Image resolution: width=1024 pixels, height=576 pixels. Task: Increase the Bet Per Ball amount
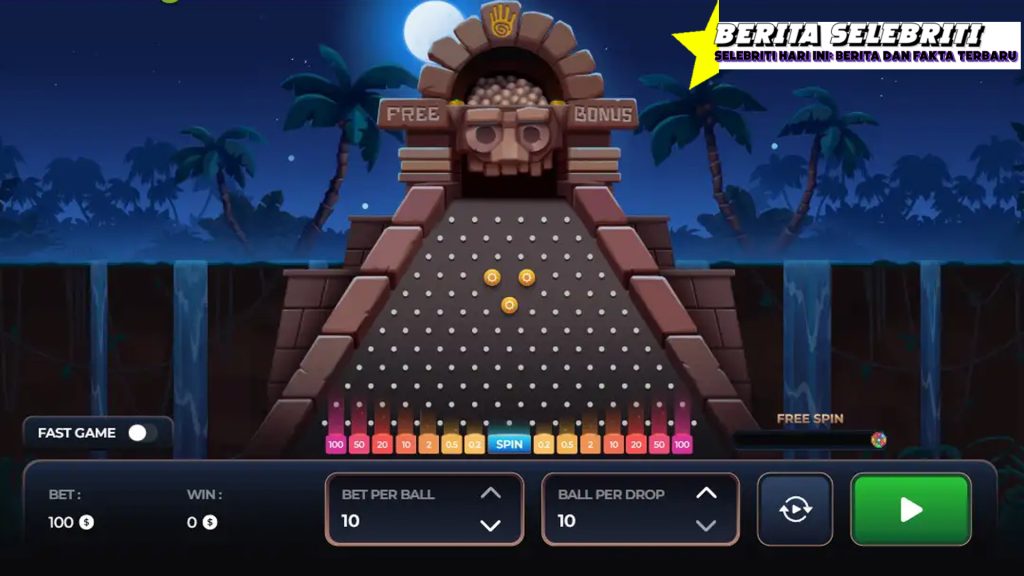(490, 493)
